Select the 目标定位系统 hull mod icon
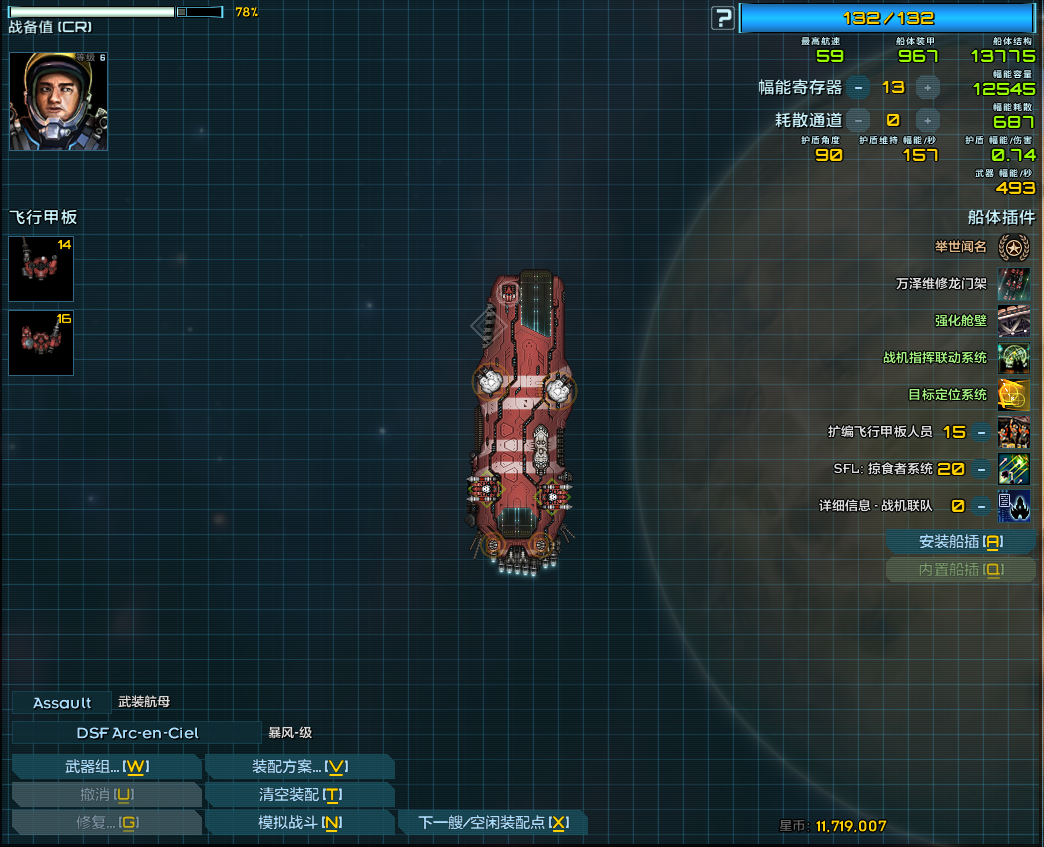The image size is (1044, 847). coord(1014,395)
